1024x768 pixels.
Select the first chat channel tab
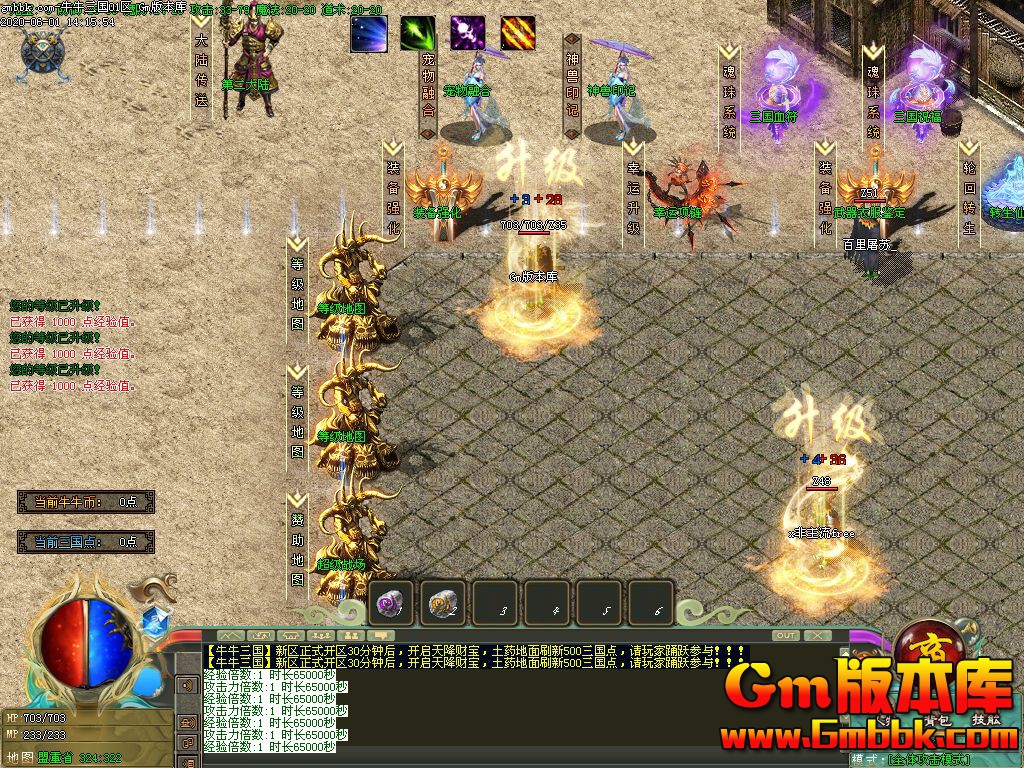(231, 635)
